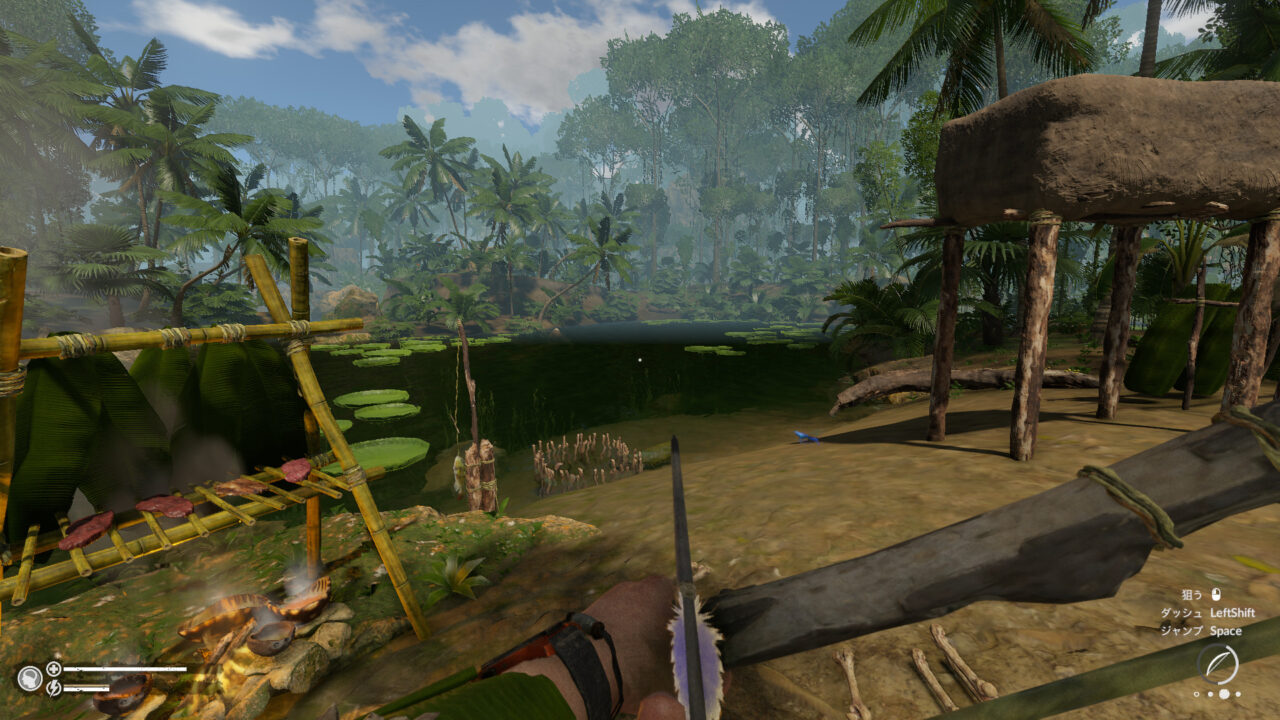Viewport: 1280px width, 720px height.
Task: Click the health plus icon
Action: [54, 669]
